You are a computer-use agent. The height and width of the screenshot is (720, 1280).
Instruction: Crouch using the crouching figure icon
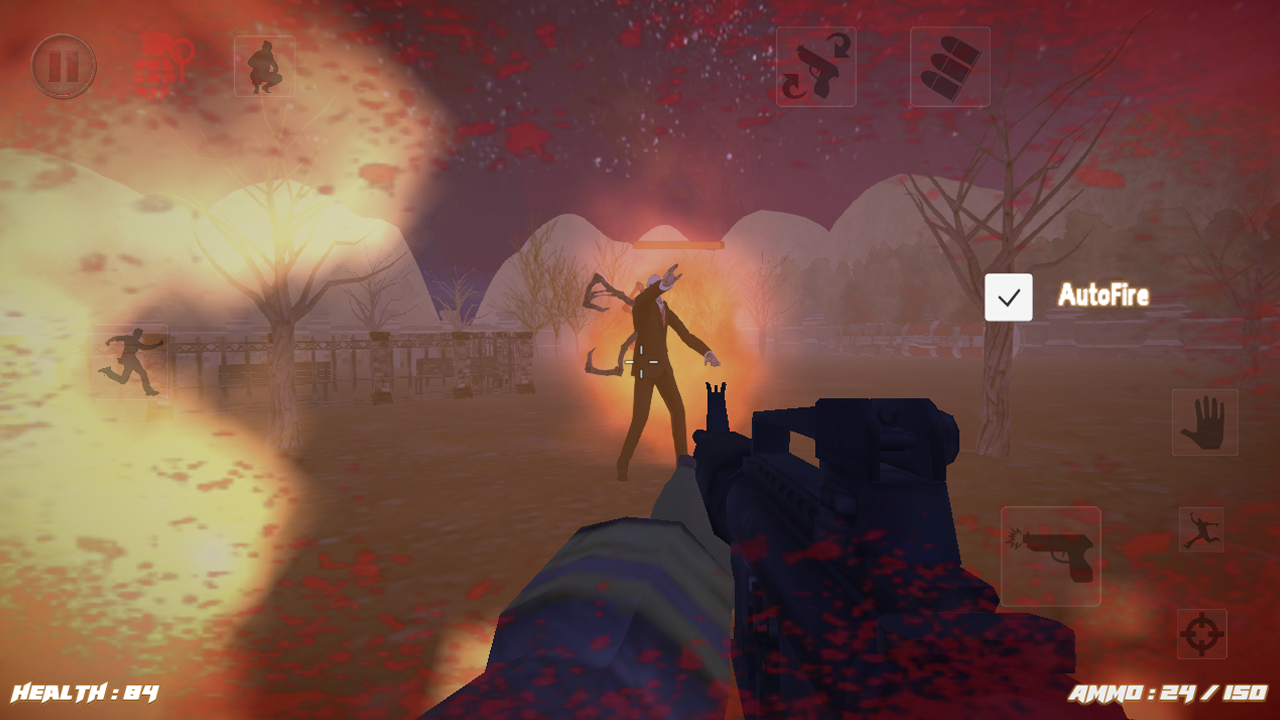pos(263,66)
